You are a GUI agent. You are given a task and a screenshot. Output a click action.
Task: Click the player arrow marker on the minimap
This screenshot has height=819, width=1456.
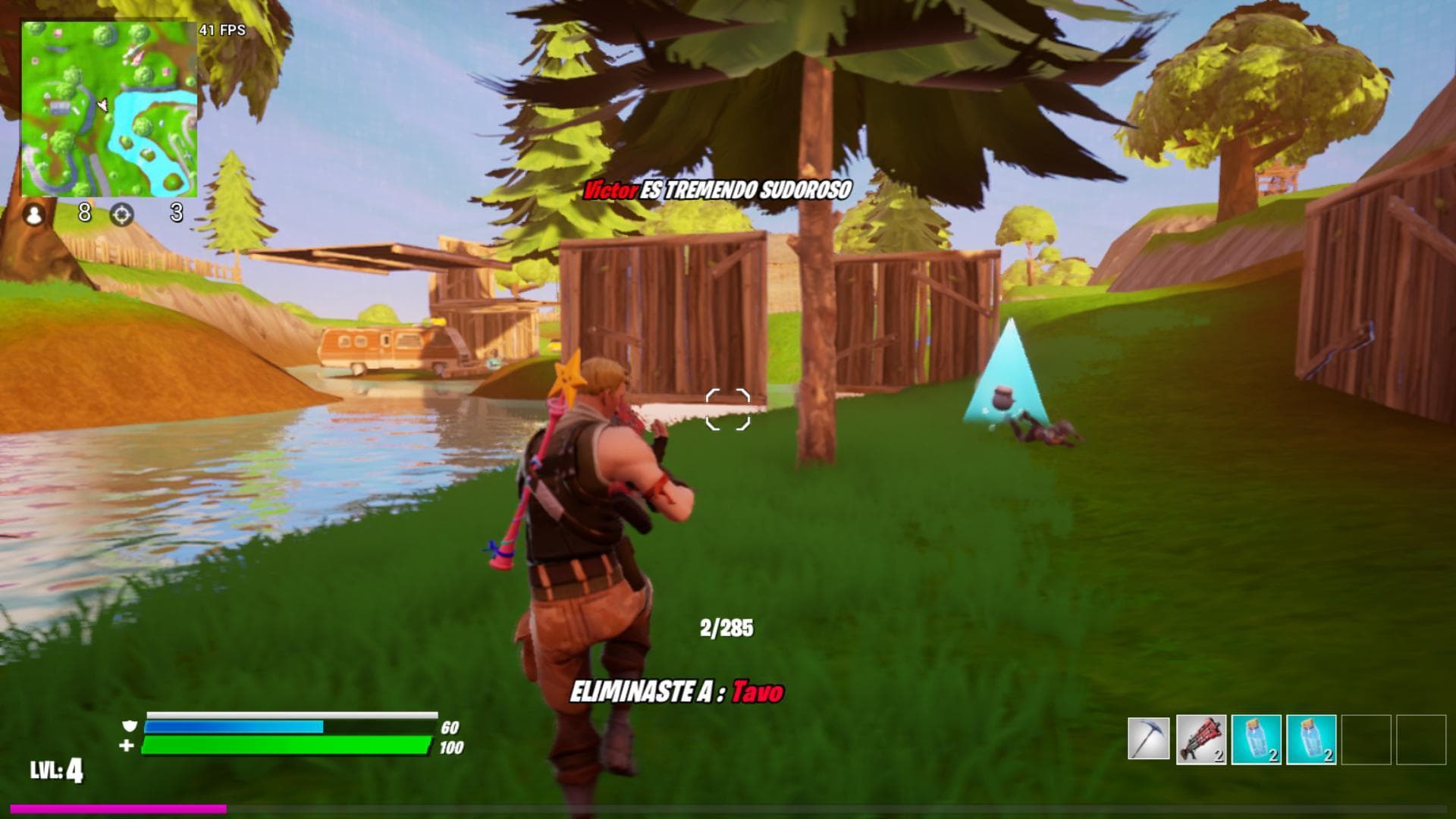(102, 106)
